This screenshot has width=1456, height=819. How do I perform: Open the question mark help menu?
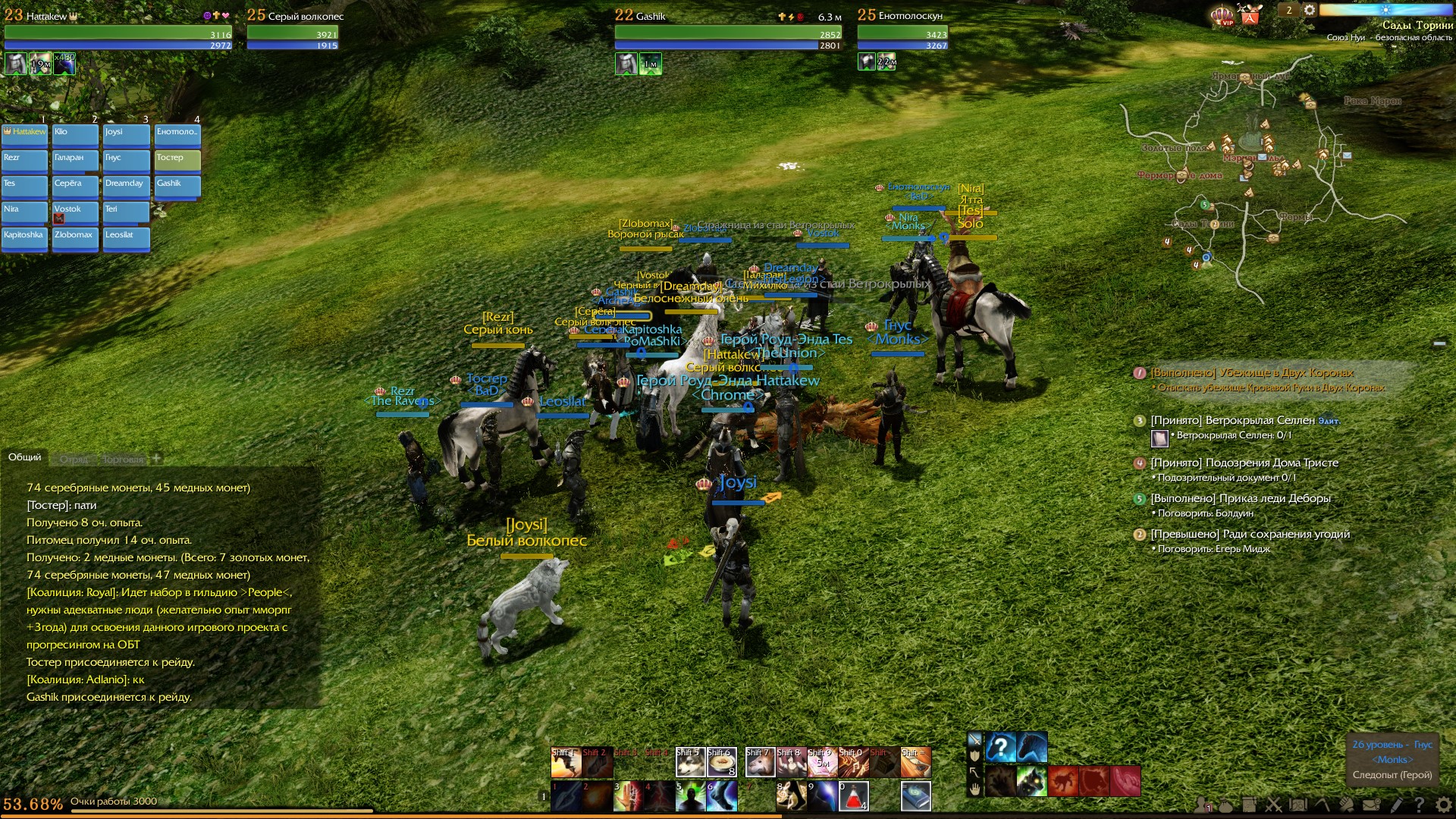point(1419,805)
